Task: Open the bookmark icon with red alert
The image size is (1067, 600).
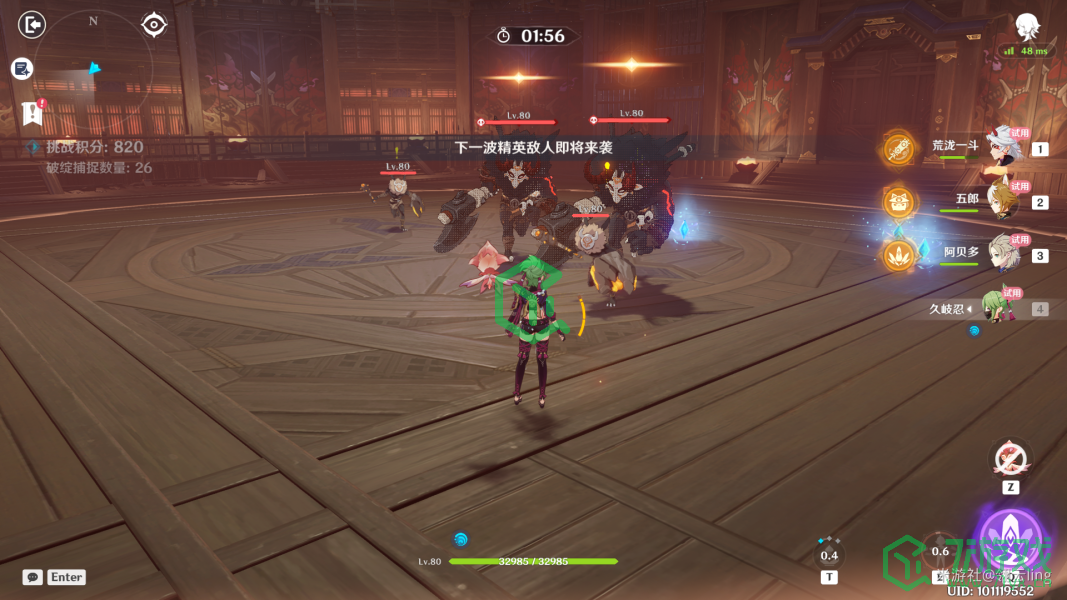Action: click(32, 113)
